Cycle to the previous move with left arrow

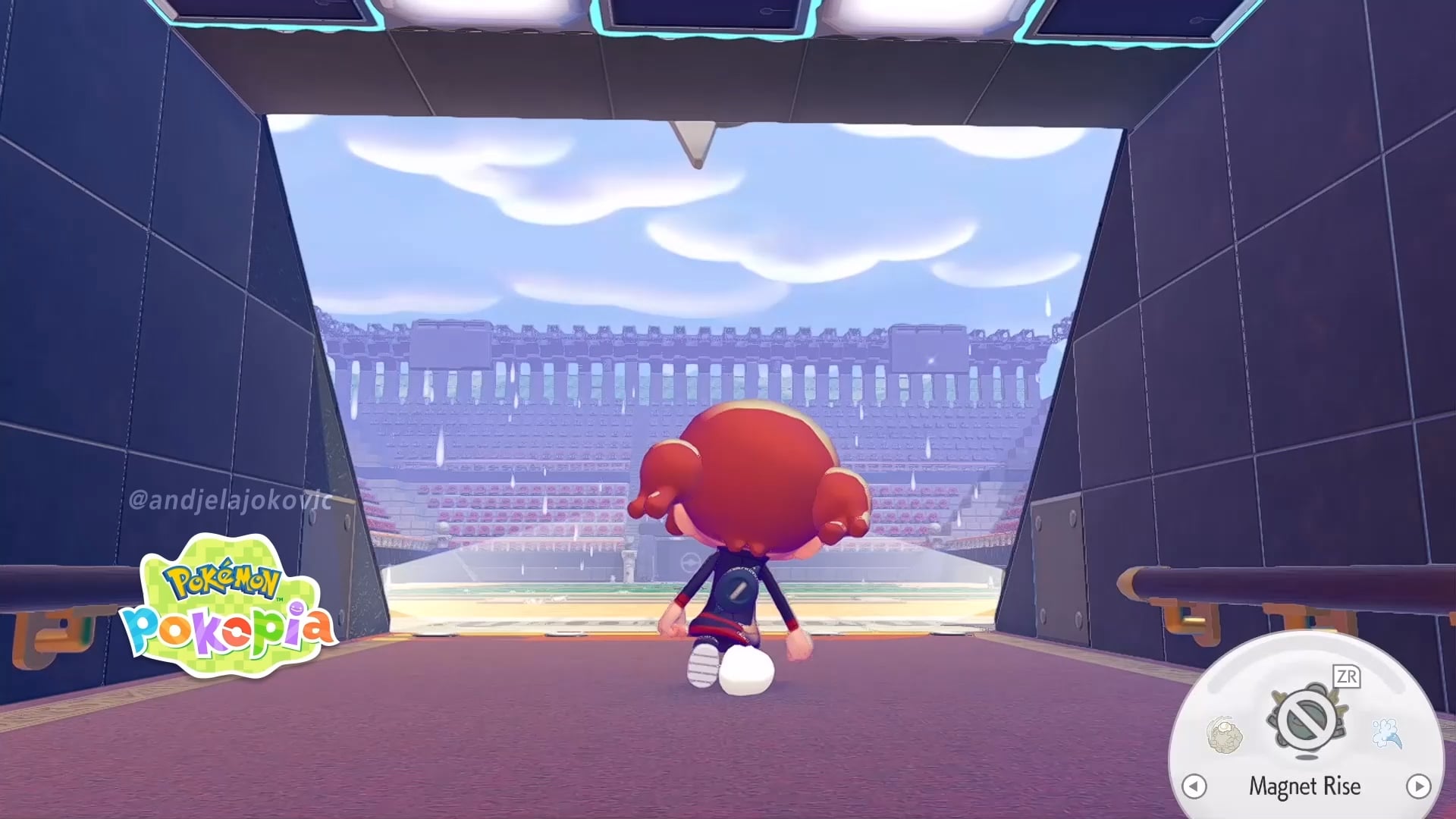pyautogui.click(x=1194, y=786)
